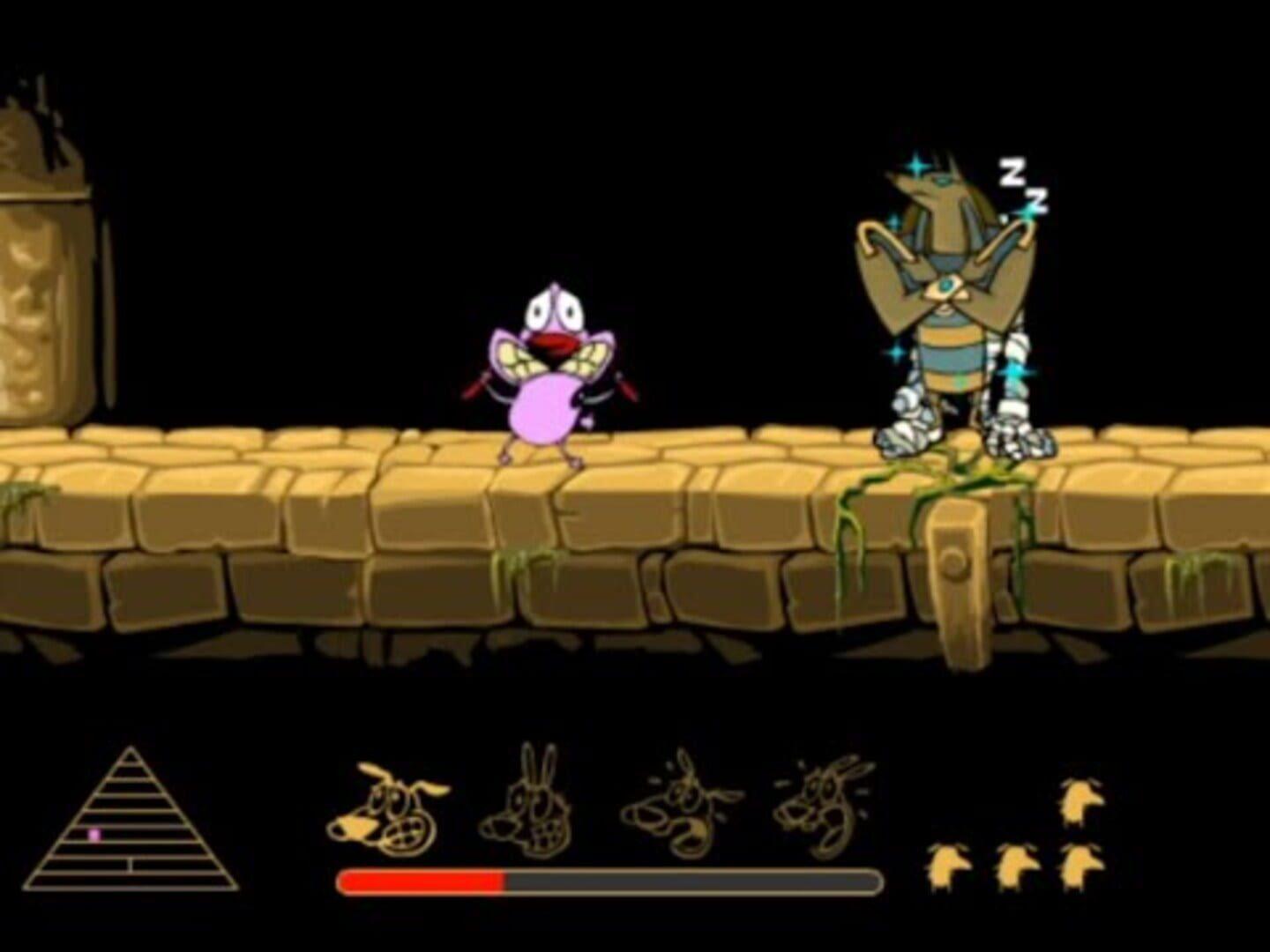1270x952 pixels.
Task: Click the pink marker inside the pyramid map
Action: point(95,836)
